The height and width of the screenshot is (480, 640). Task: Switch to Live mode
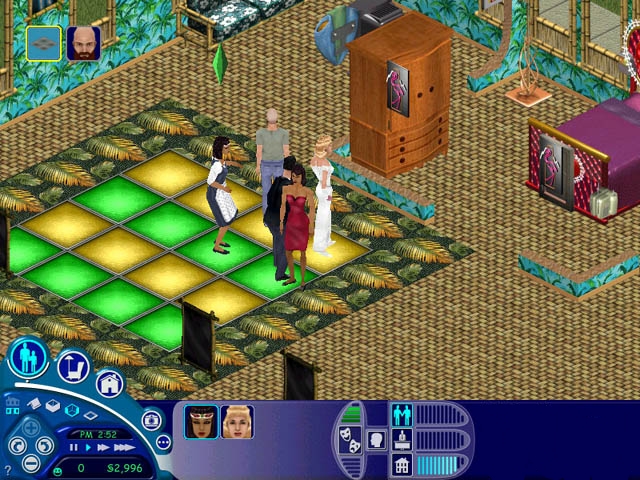click(30, 357)
